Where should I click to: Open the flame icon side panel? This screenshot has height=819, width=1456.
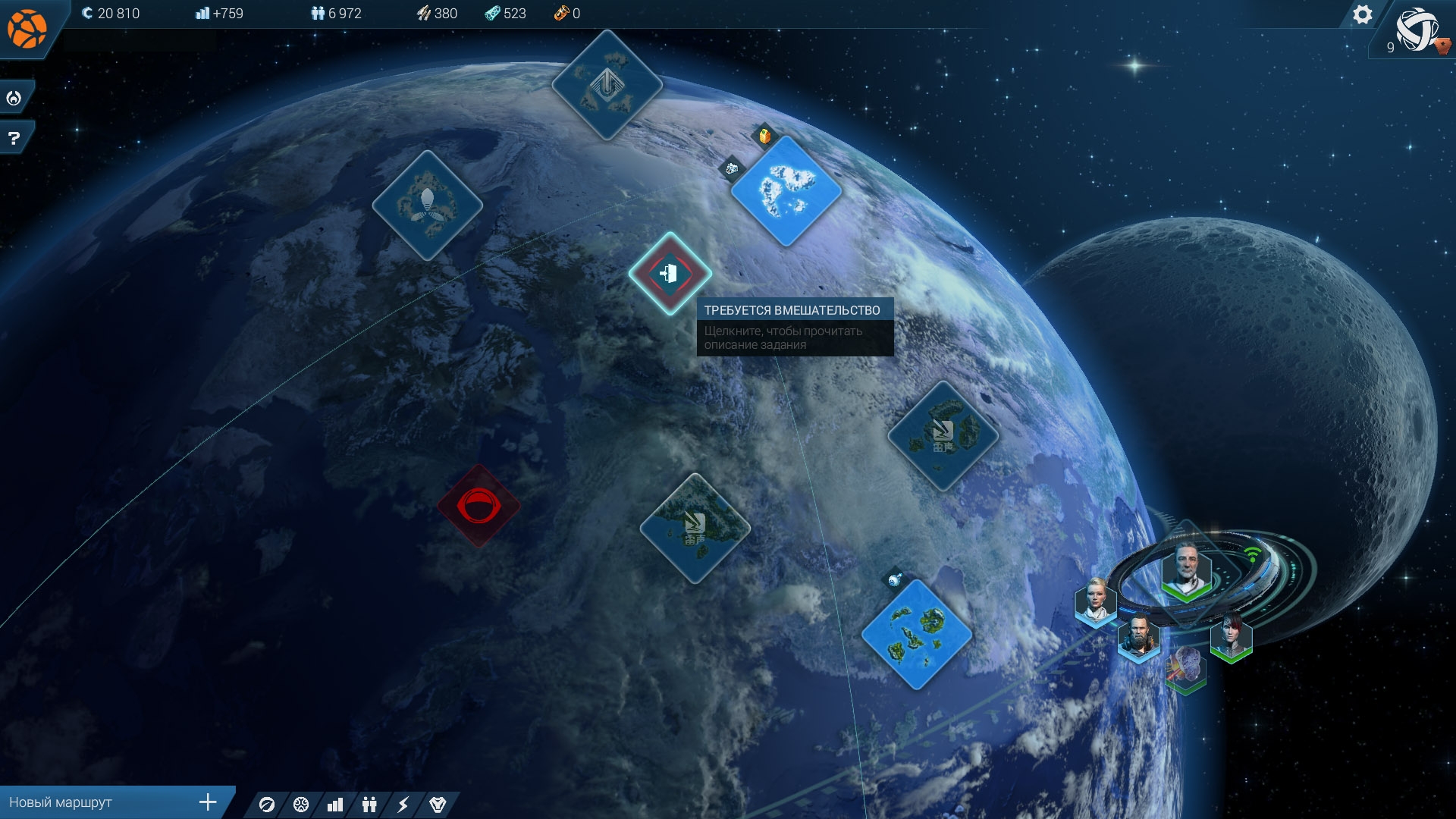click(14, 98)
